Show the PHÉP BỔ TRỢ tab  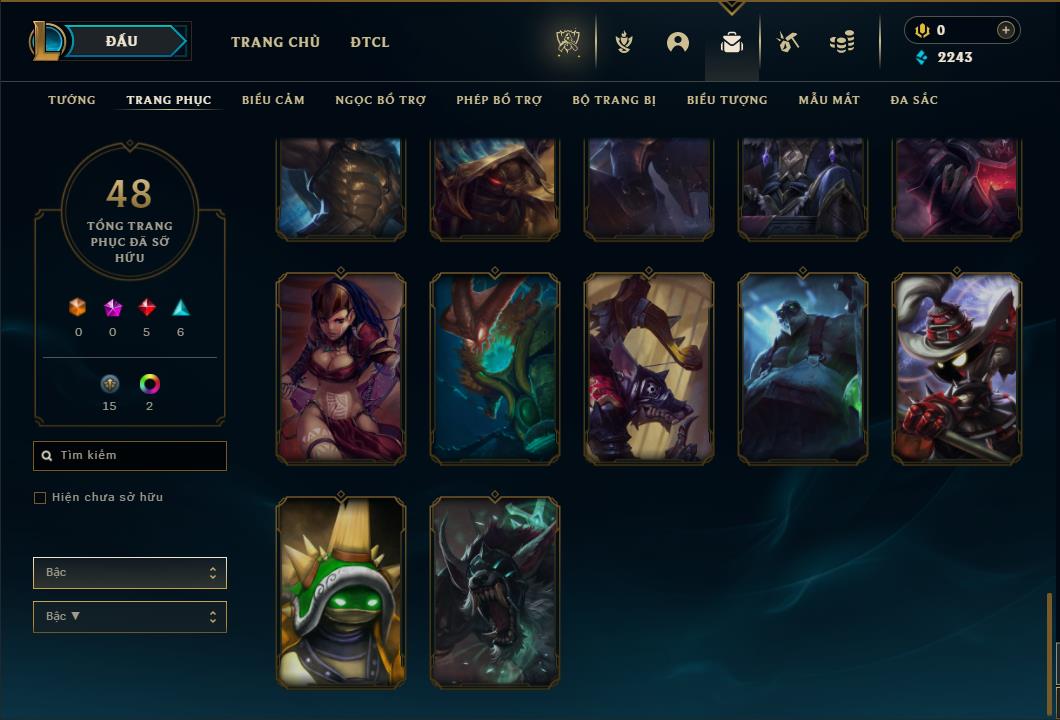point(499,100)
